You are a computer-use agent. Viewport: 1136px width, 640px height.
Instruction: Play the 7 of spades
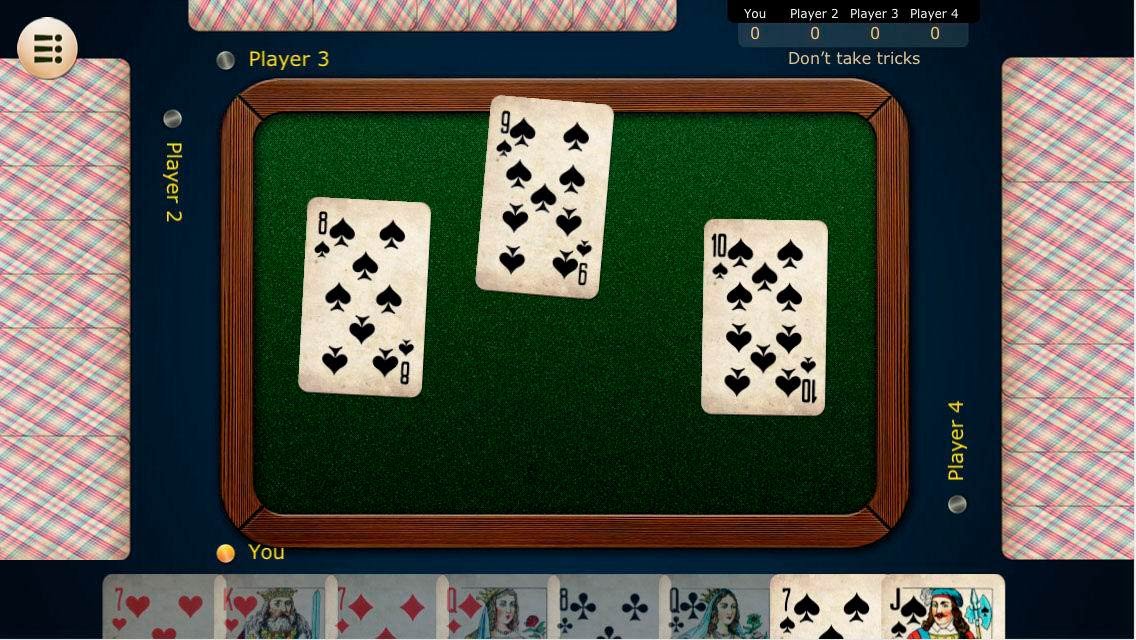click(824, 608)
